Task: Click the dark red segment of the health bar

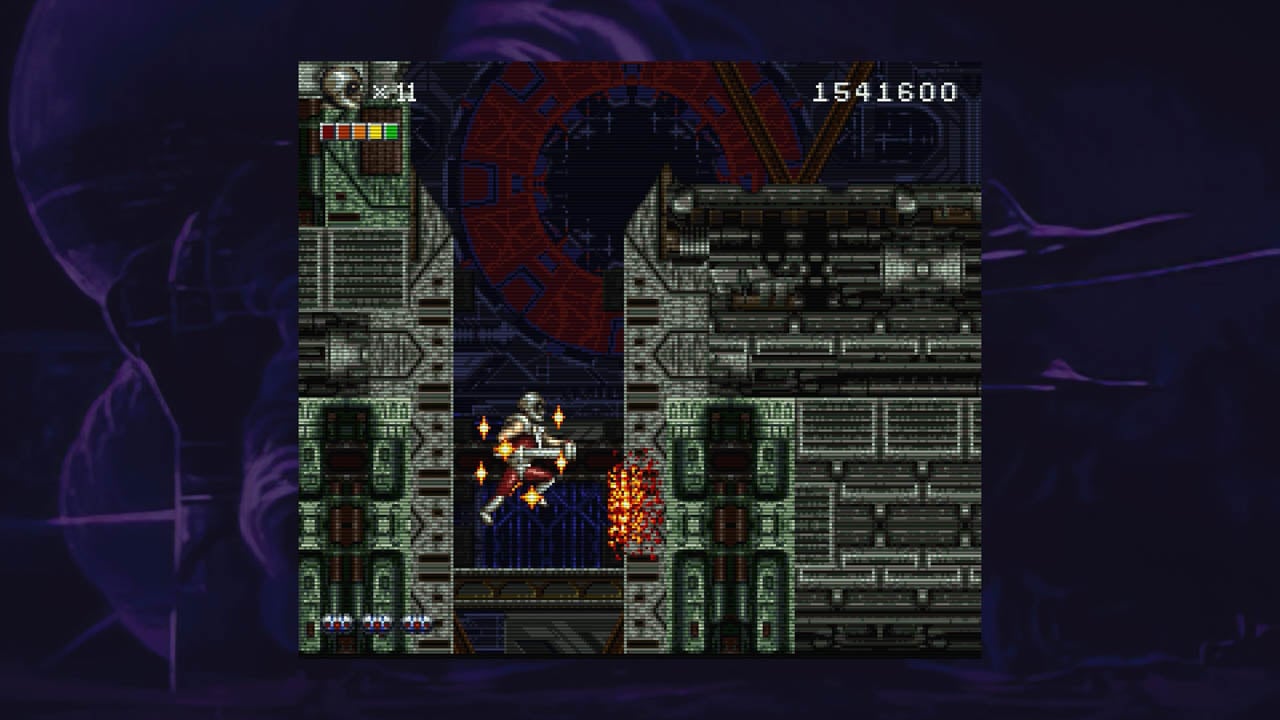Action: (328, 131)
